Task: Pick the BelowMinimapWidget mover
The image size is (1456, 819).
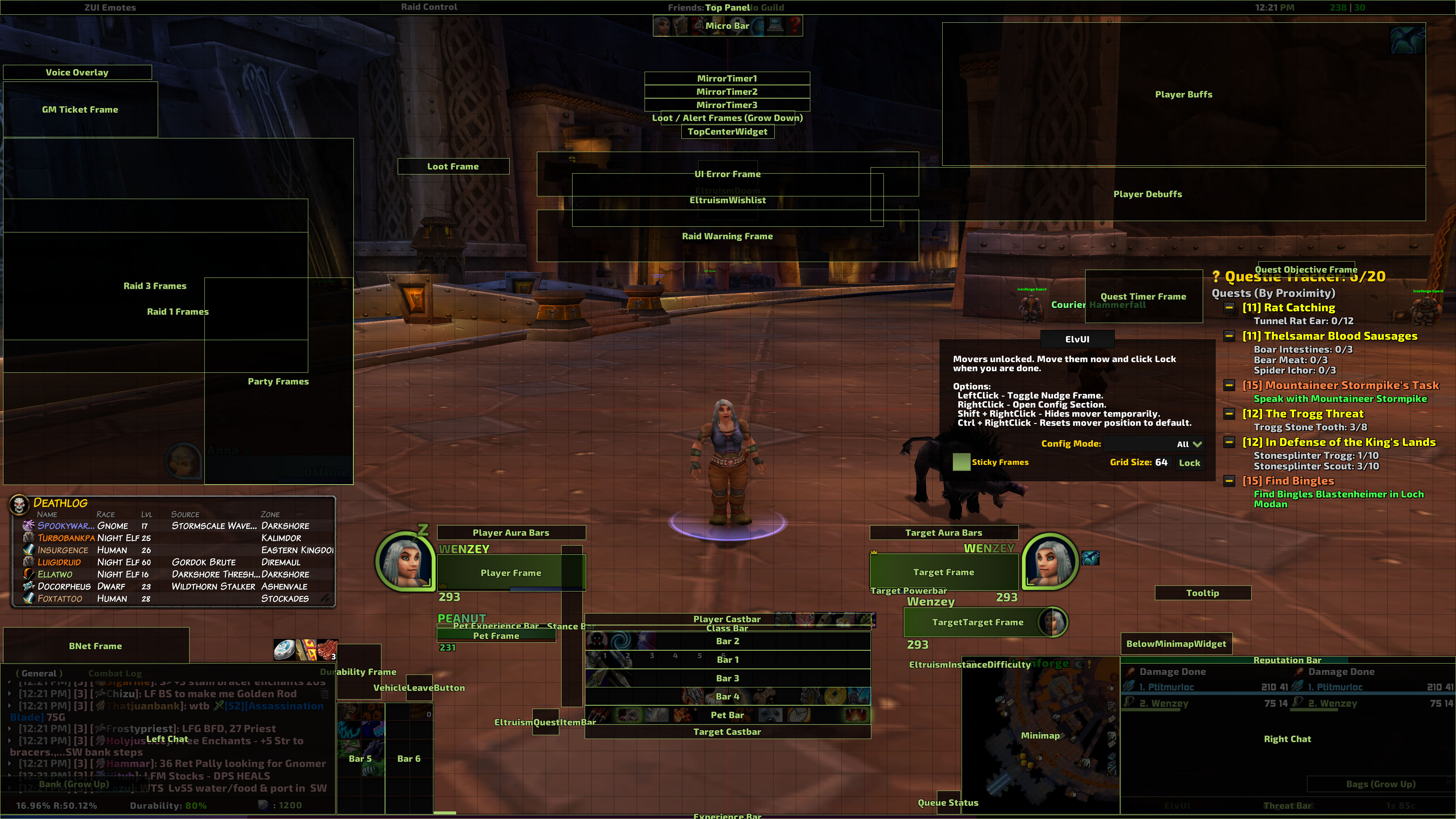Action: [x=1176, y=644]
